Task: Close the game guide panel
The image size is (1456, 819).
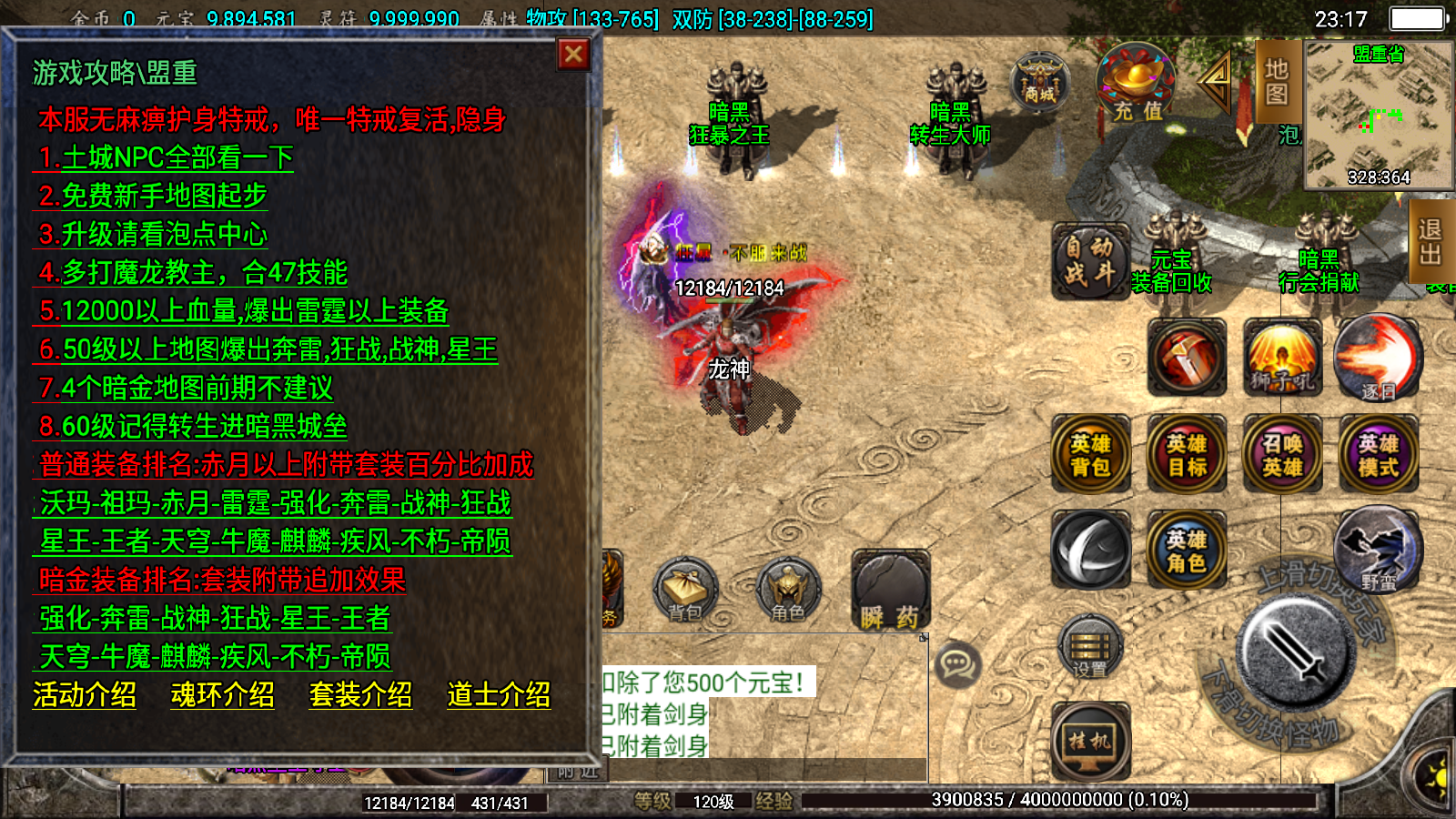Action: tap(573, 56)
